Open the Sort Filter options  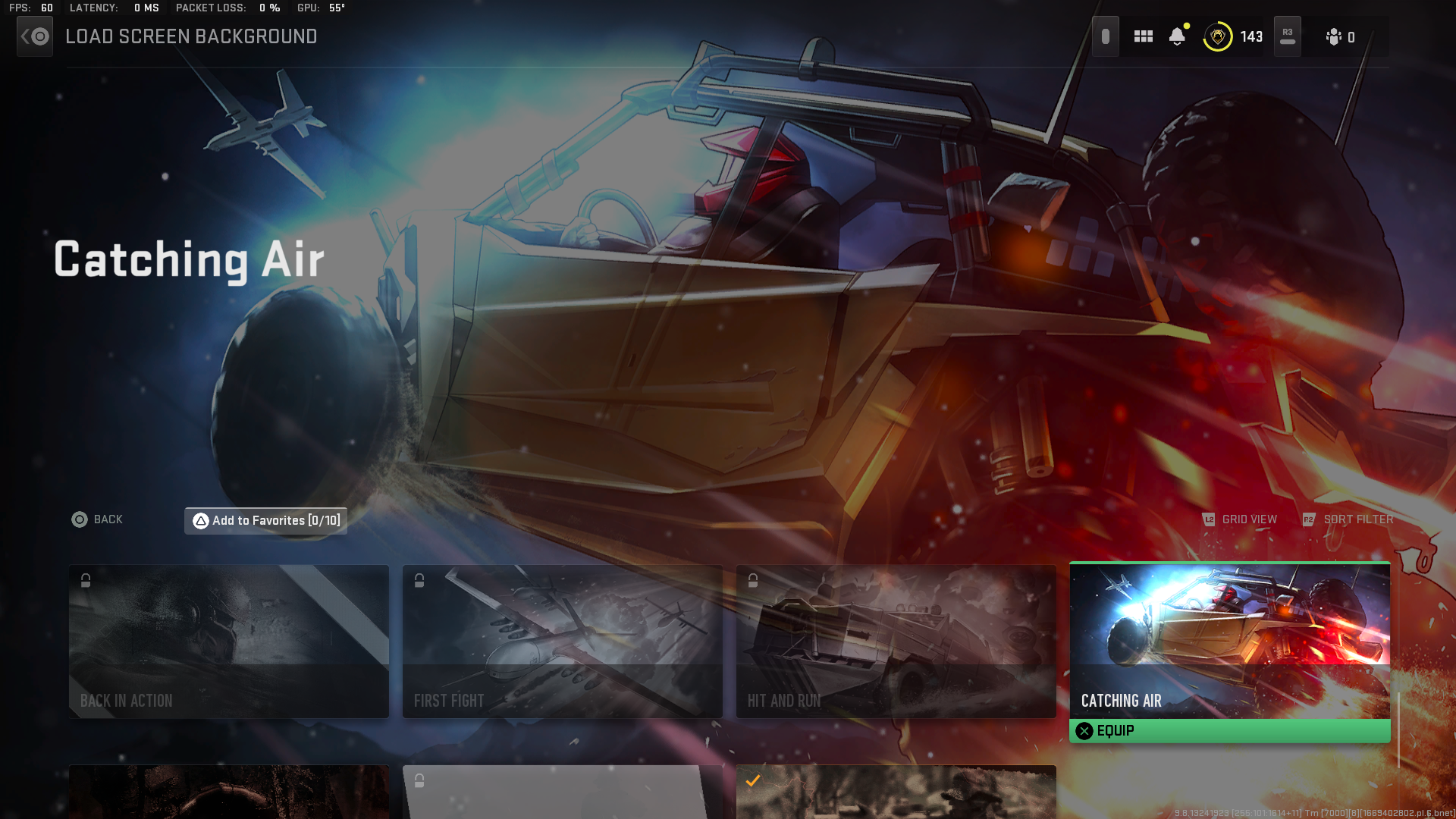click(1348, 519)
